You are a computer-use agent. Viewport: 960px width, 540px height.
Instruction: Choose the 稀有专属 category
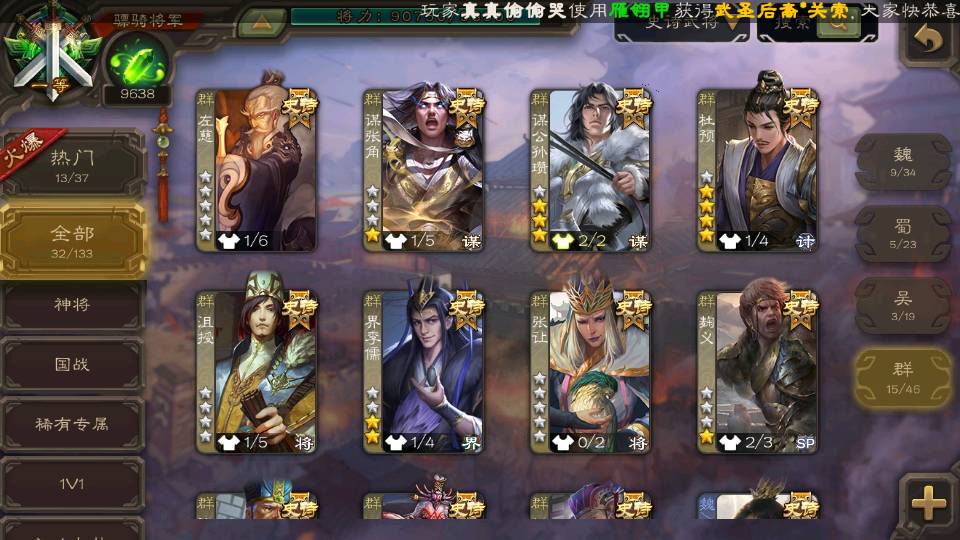[x=72, y=425]
